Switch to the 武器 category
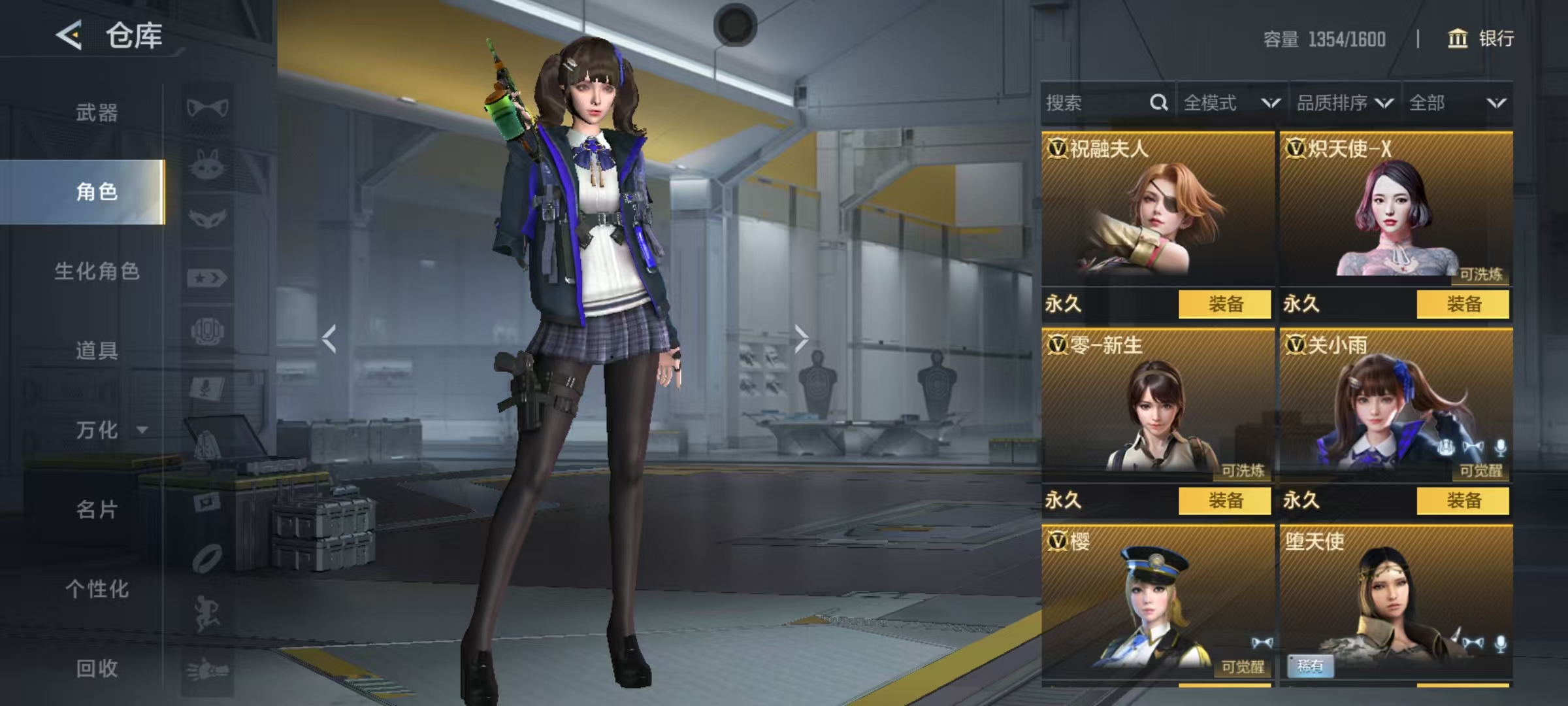This screenshot has width=1568, height=706. tap(97, 112)
